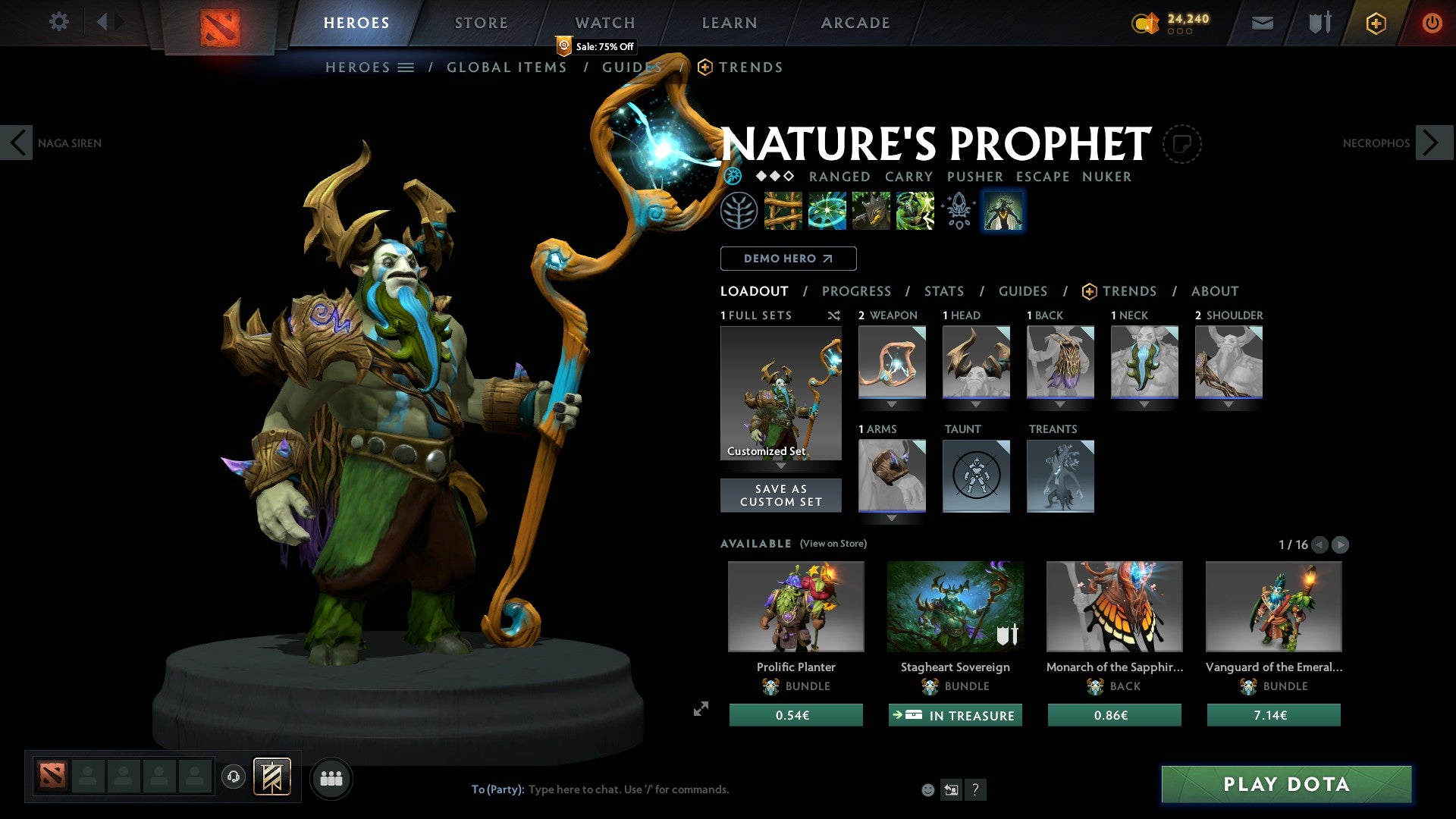The width and height of the screenshot is (1456, 819).
Task: Enable the shuffle full sets toggle
Action: pyautogui.click(x=833, y=315)
